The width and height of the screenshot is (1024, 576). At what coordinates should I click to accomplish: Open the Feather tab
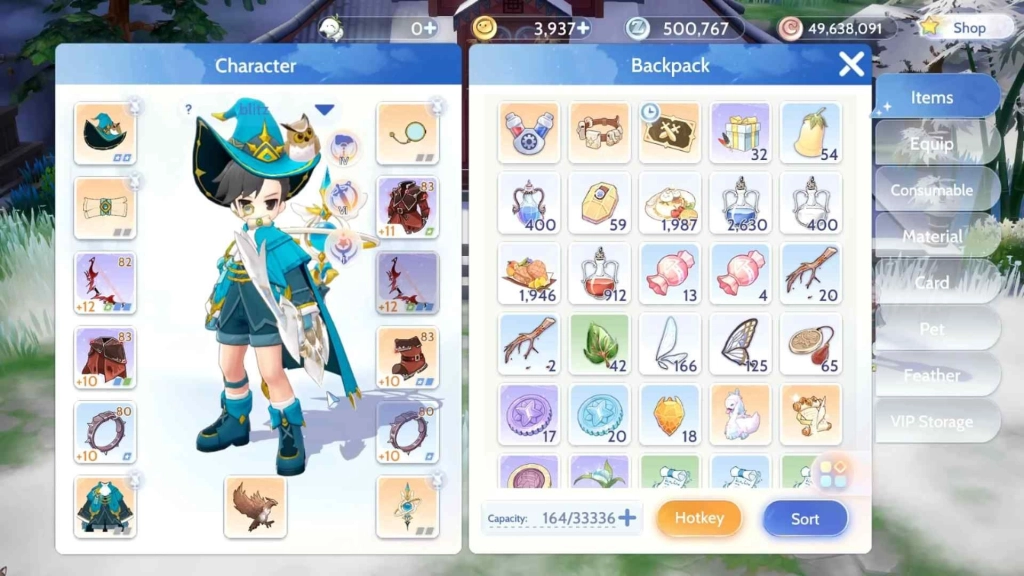[x=931, y=375]
